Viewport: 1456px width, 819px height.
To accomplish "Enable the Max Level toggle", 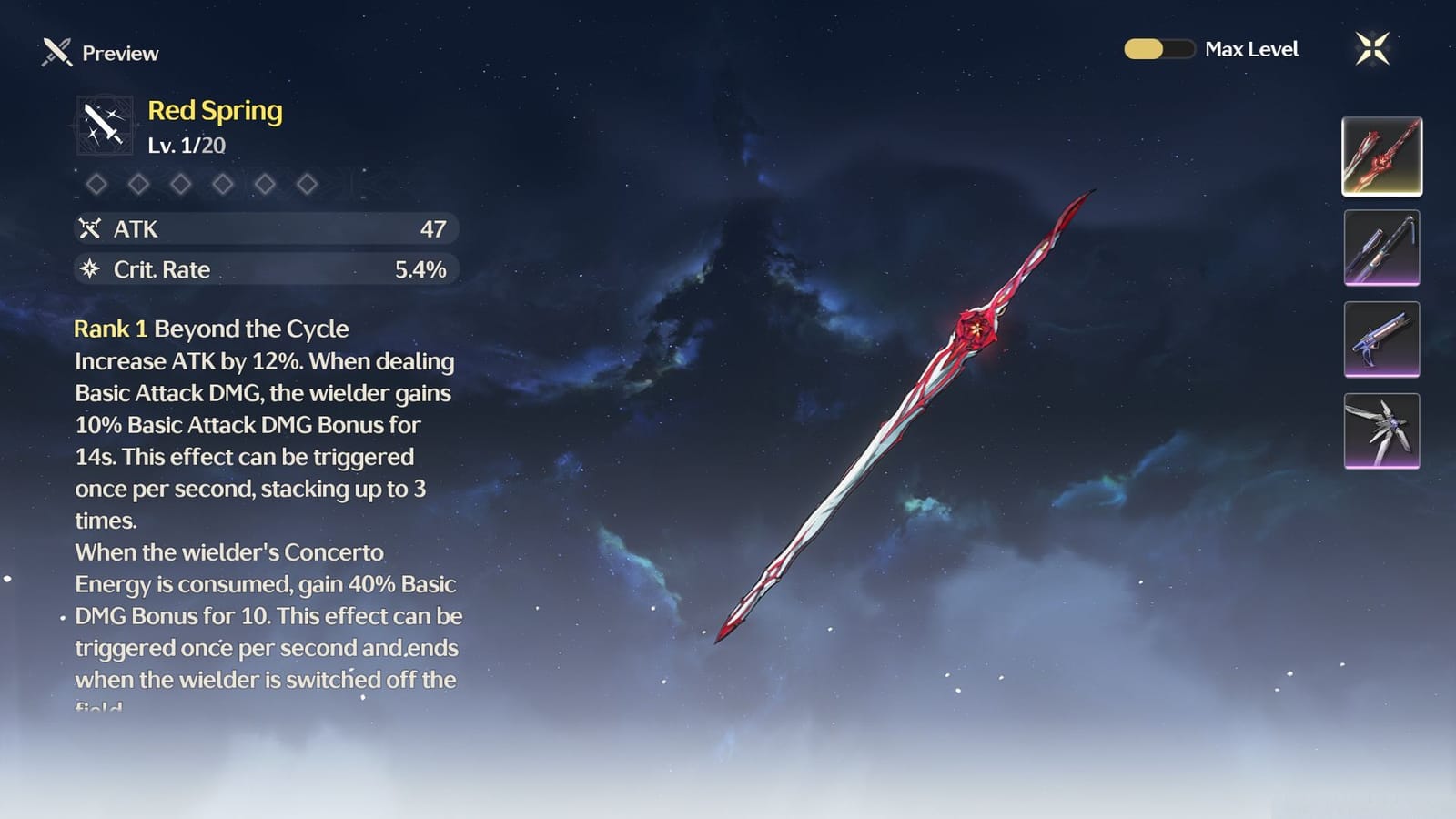I will pos(1161,49).
